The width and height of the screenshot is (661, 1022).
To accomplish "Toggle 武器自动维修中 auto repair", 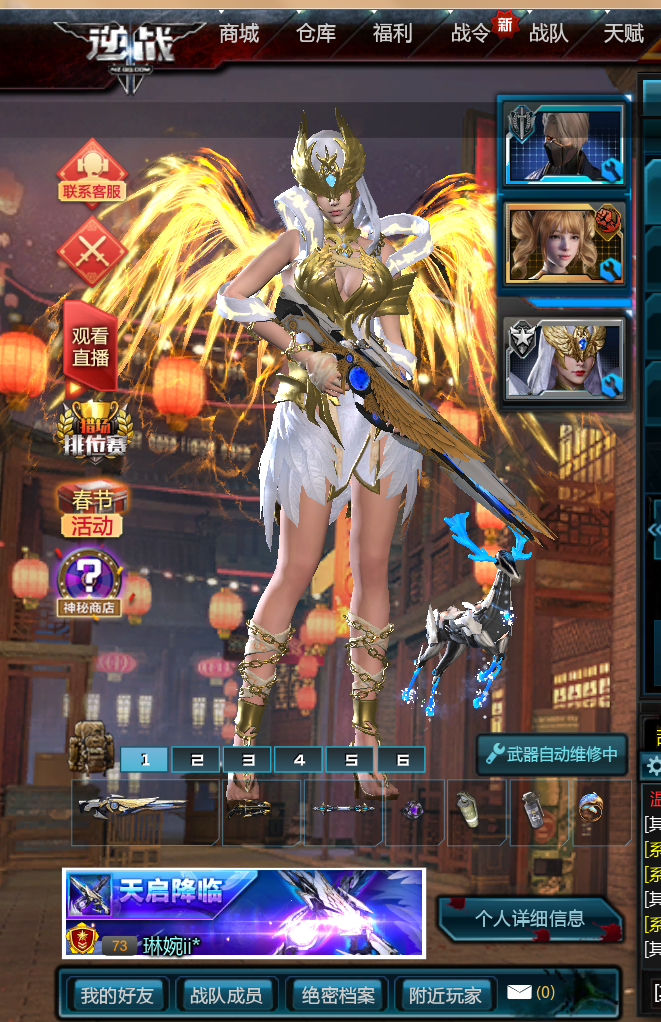I will (551, 754).
